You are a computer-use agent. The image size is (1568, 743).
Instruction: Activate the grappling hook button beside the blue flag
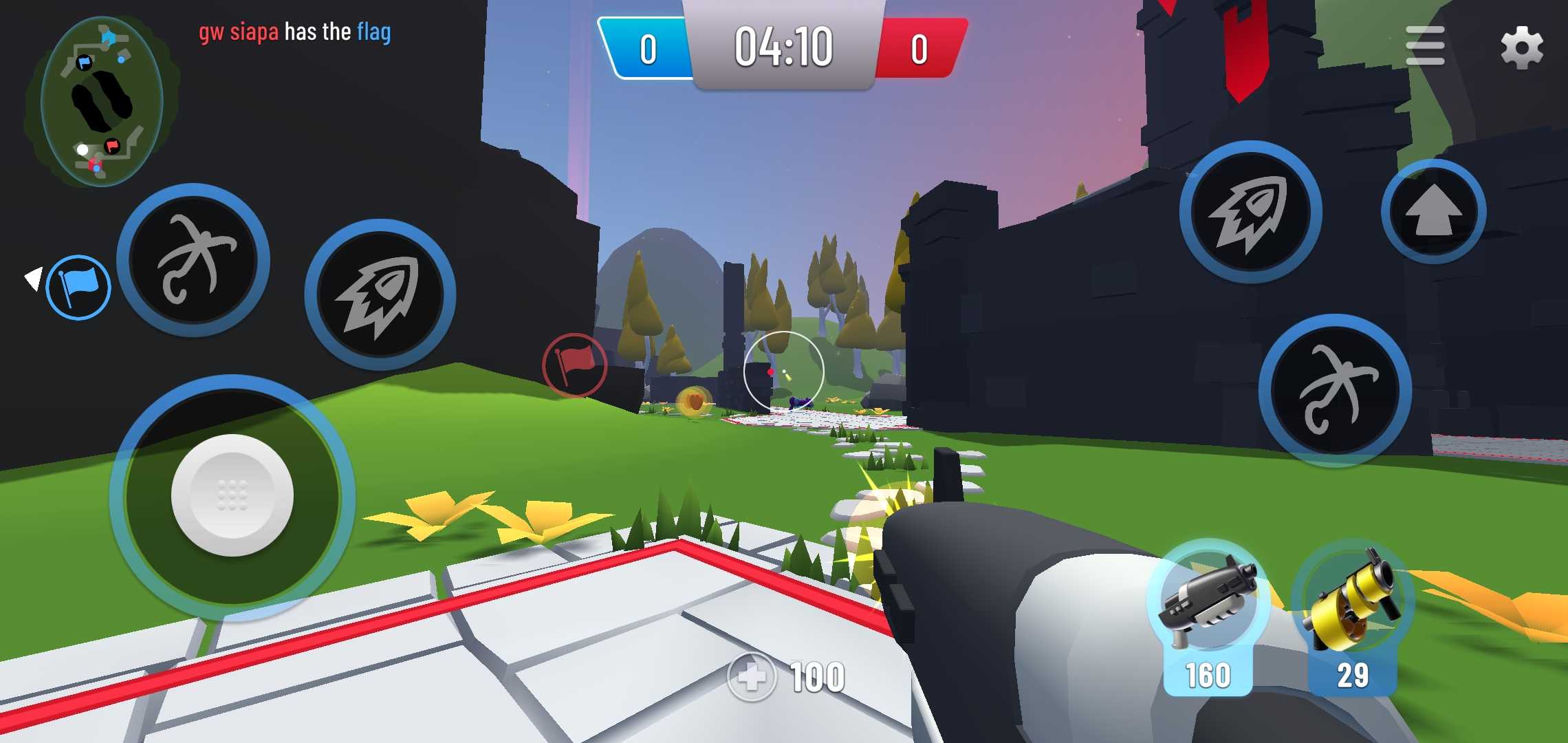(193, 260)
